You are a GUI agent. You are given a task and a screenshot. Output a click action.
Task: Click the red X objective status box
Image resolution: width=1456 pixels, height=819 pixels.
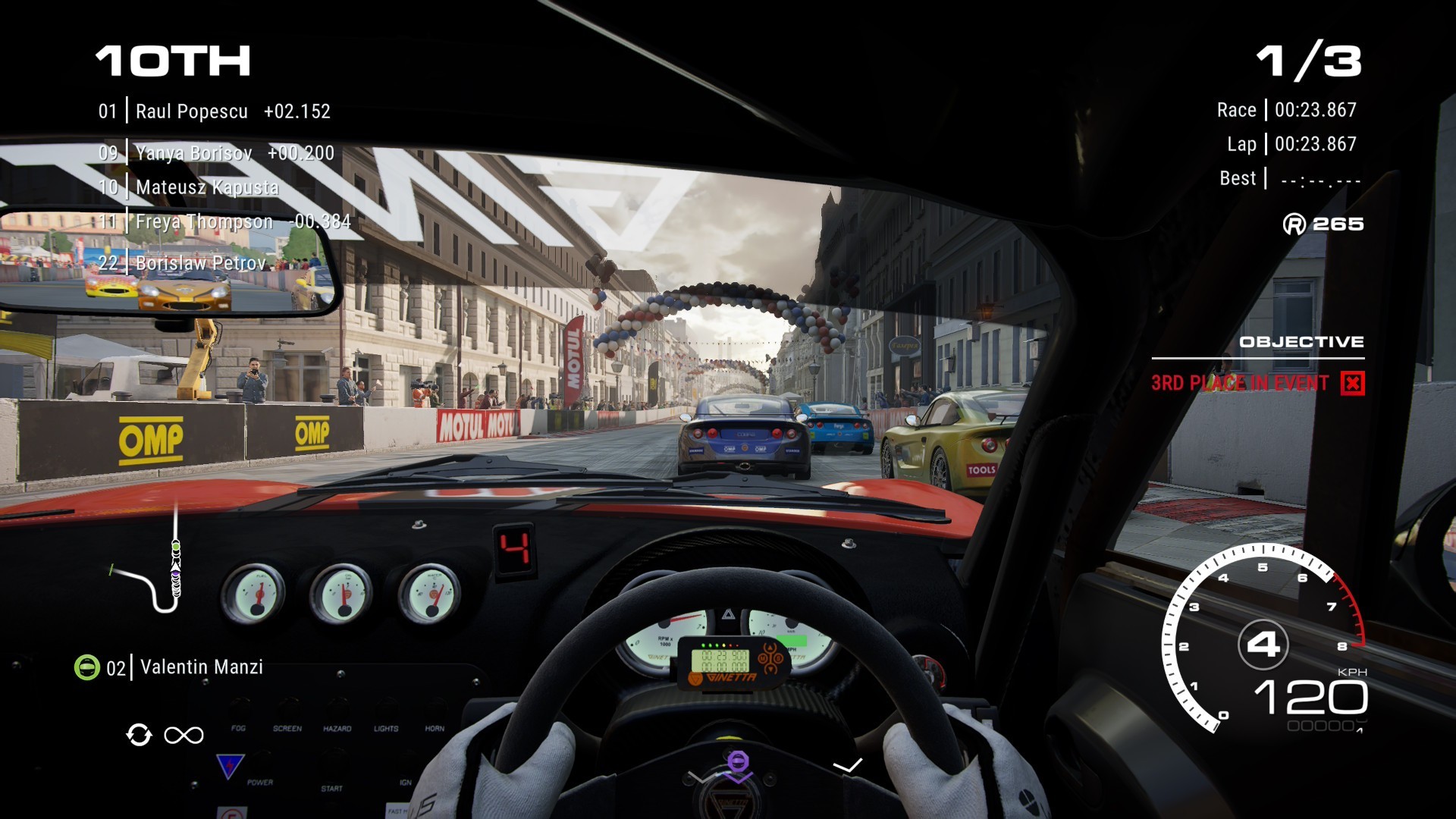click(1352, 383)
